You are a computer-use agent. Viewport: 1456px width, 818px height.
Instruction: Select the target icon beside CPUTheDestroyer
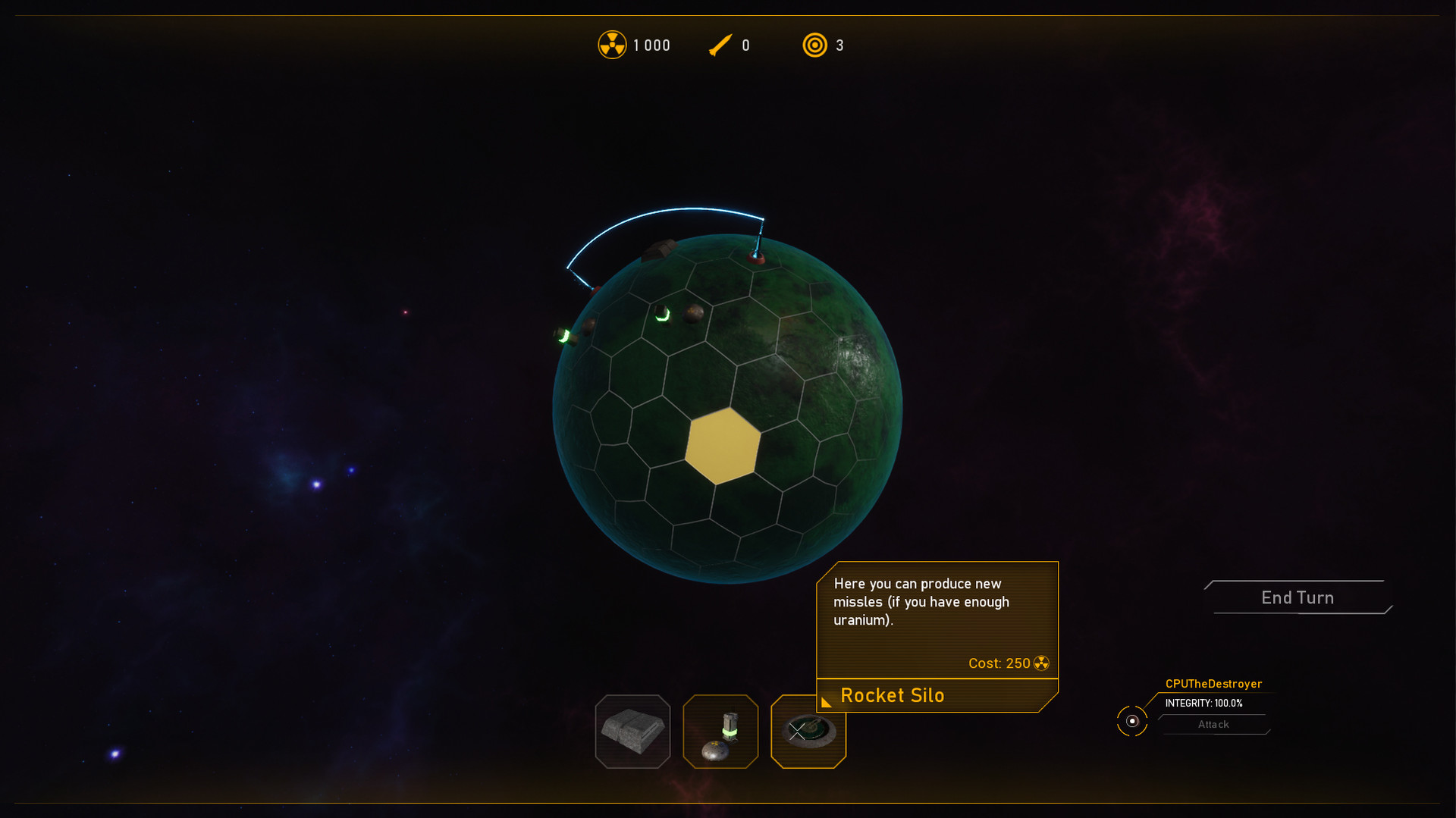click(1132, 721)
